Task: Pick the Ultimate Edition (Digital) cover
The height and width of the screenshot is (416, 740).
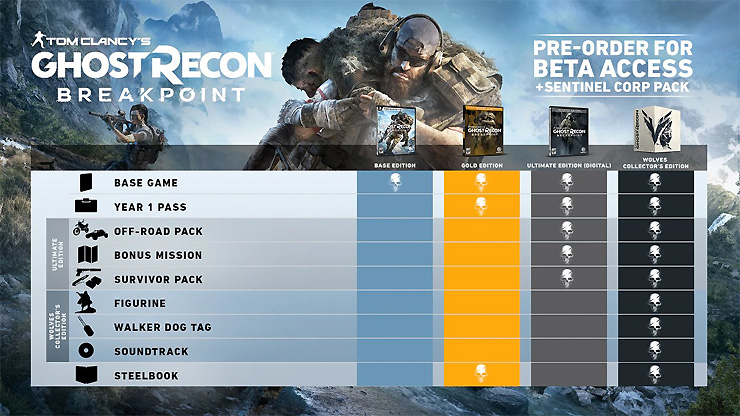Action: pos(566,130)
